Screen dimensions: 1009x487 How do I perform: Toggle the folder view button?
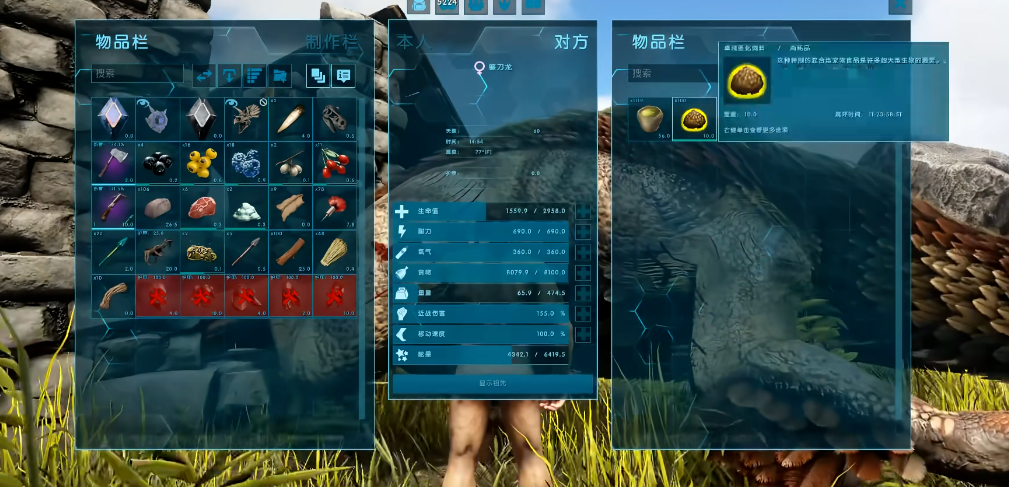(280, 75)
